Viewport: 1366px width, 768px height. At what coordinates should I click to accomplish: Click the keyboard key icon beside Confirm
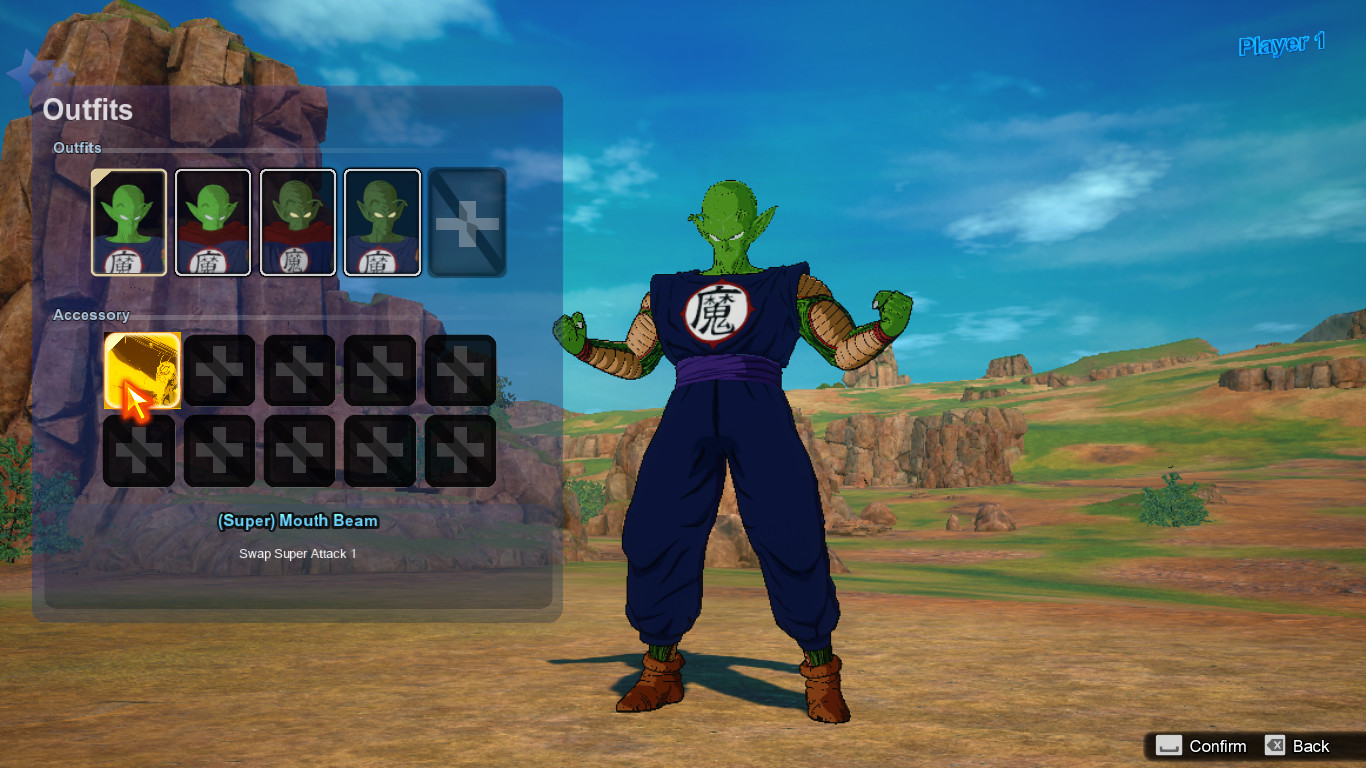tap(1168, 746)
